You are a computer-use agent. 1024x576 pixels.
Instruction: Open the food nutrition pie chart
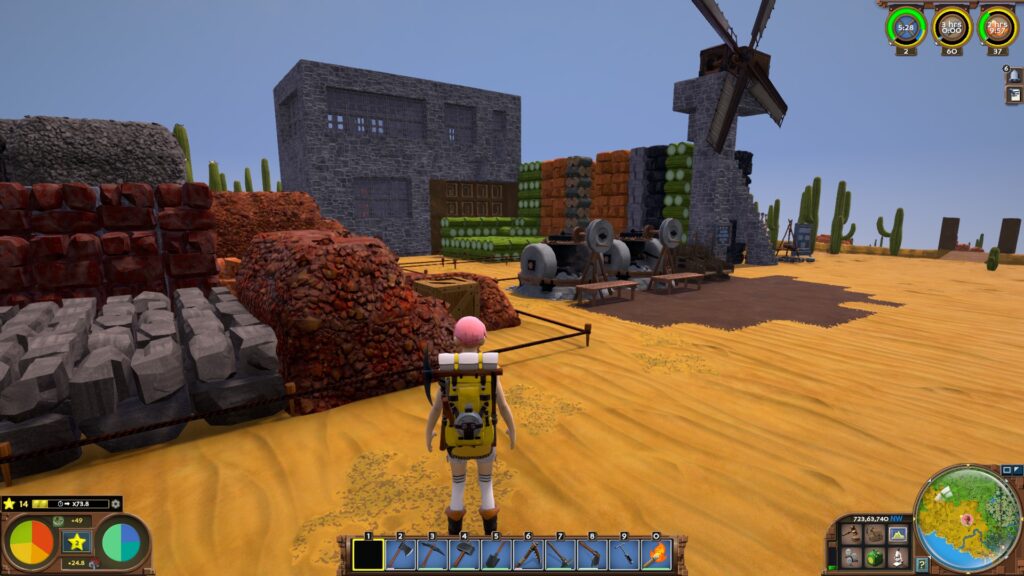31,543
